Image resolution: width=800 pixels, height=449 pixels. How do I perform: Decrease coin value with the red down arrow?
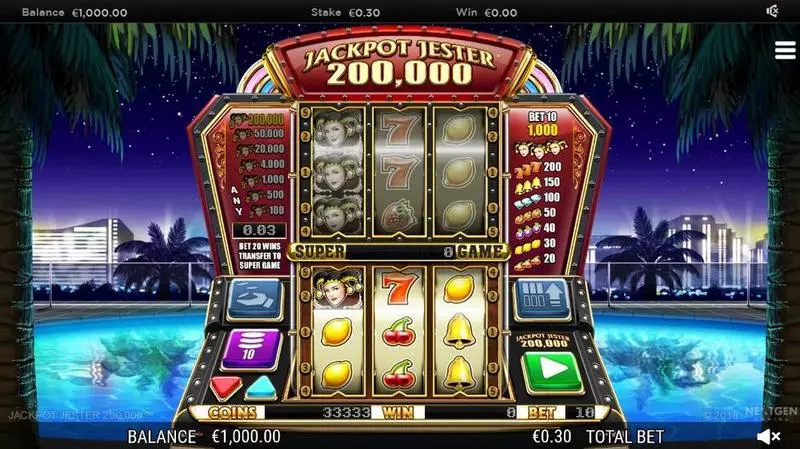(224, 386)
